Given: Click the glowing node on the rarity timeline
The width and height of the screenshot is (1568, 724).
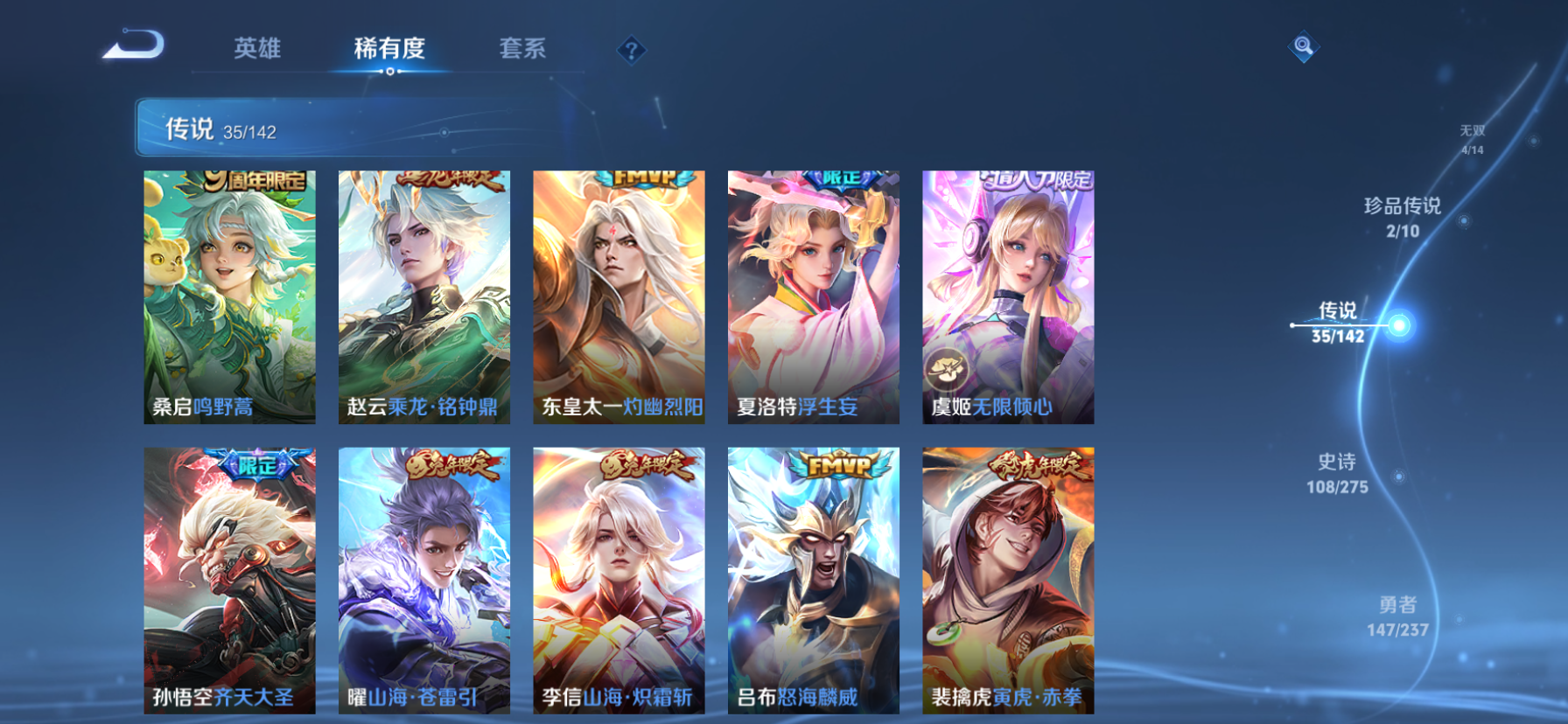Looking at the screenshot, I should [x=1401, y=325].
